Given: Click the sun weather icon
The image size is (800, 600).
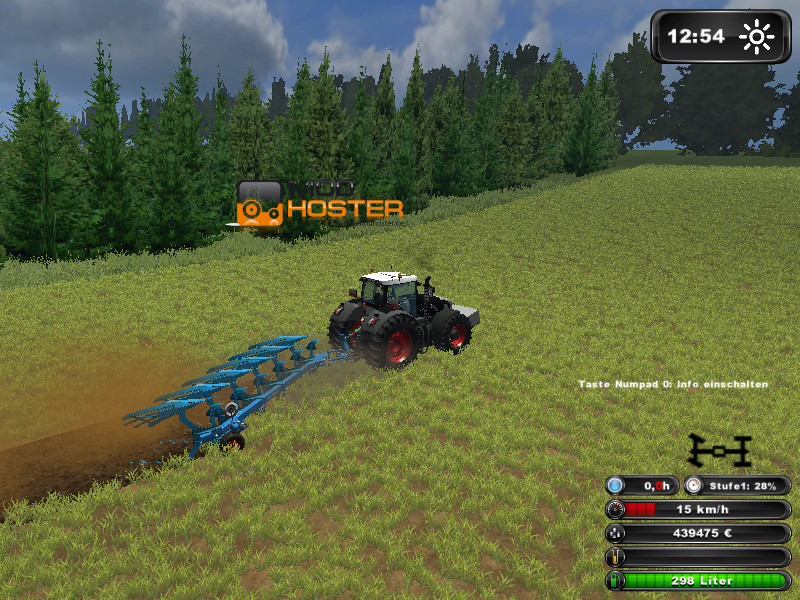Looking at the screenshot, I should tap(757, 38).
